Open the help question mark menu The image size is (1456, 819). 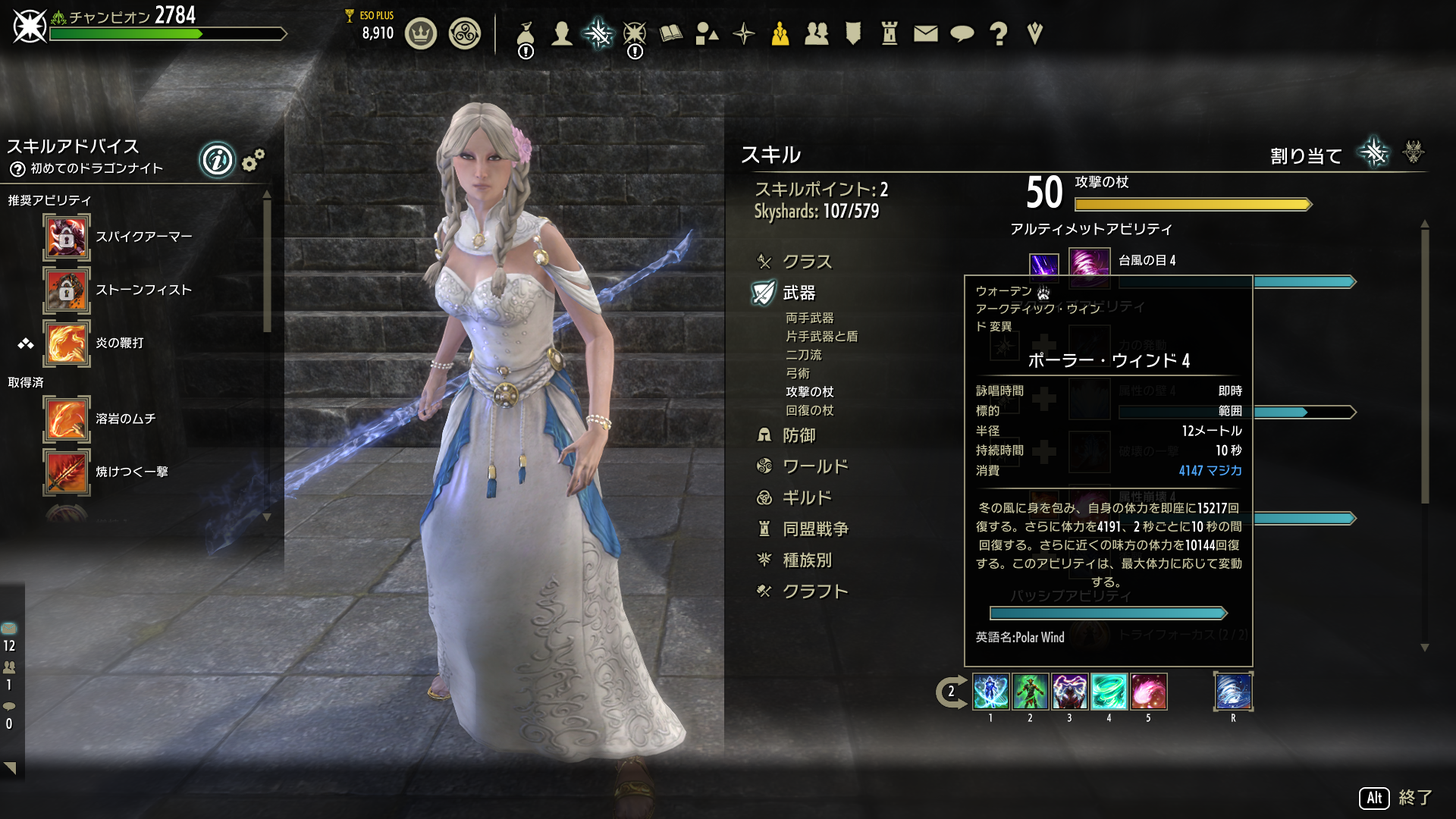(x=999, y=33)
